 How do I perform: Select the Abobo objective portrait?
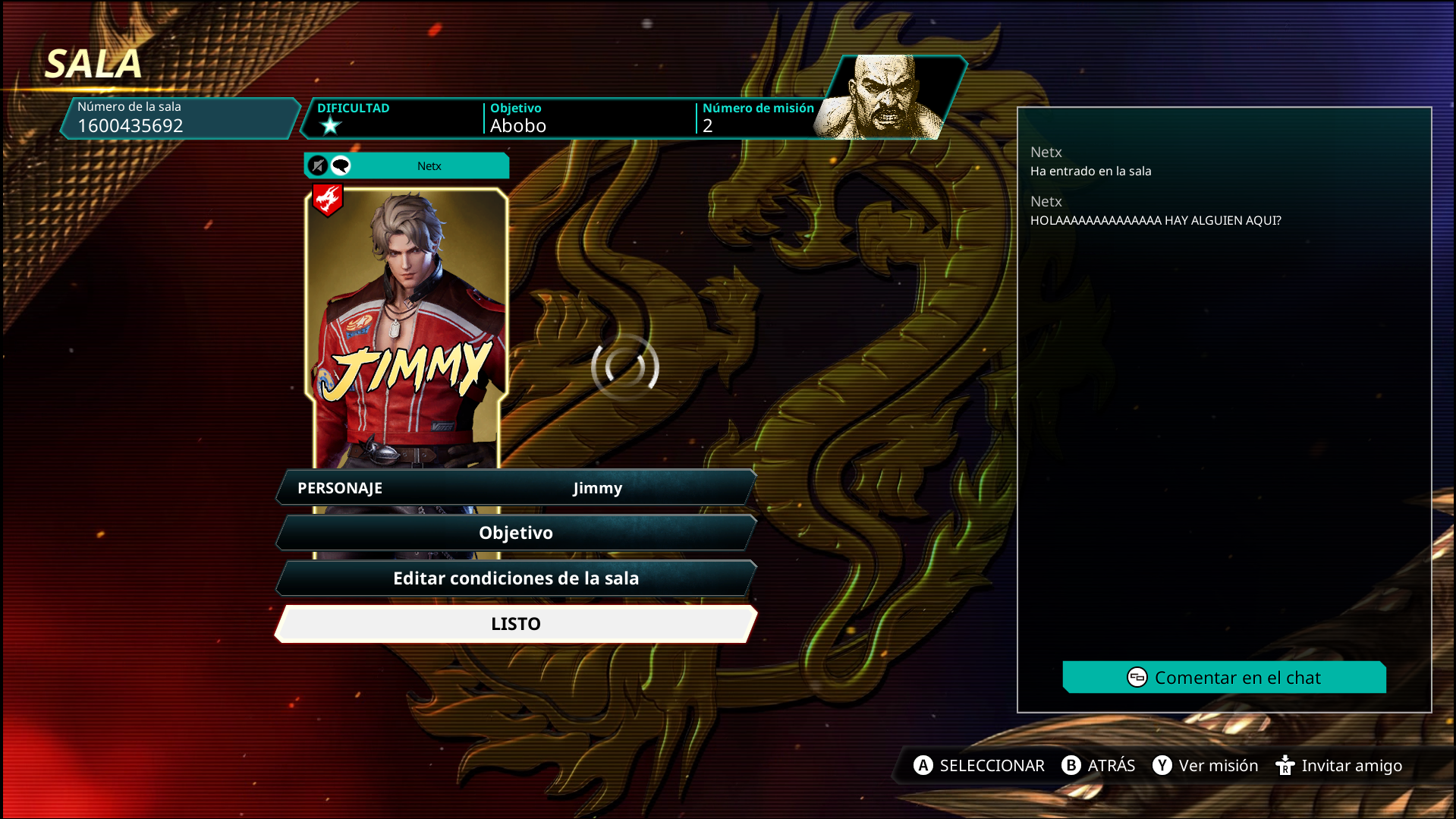(x=888, y=97)
